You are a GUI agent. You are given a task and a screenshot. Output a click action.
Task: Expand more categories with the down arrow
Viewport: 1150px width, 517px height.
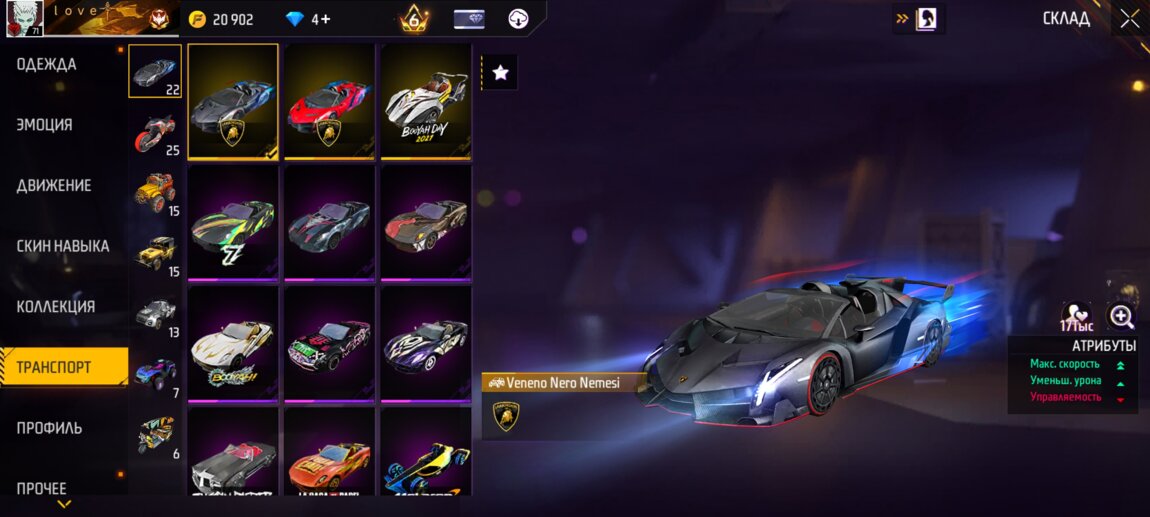pos(64,505)
